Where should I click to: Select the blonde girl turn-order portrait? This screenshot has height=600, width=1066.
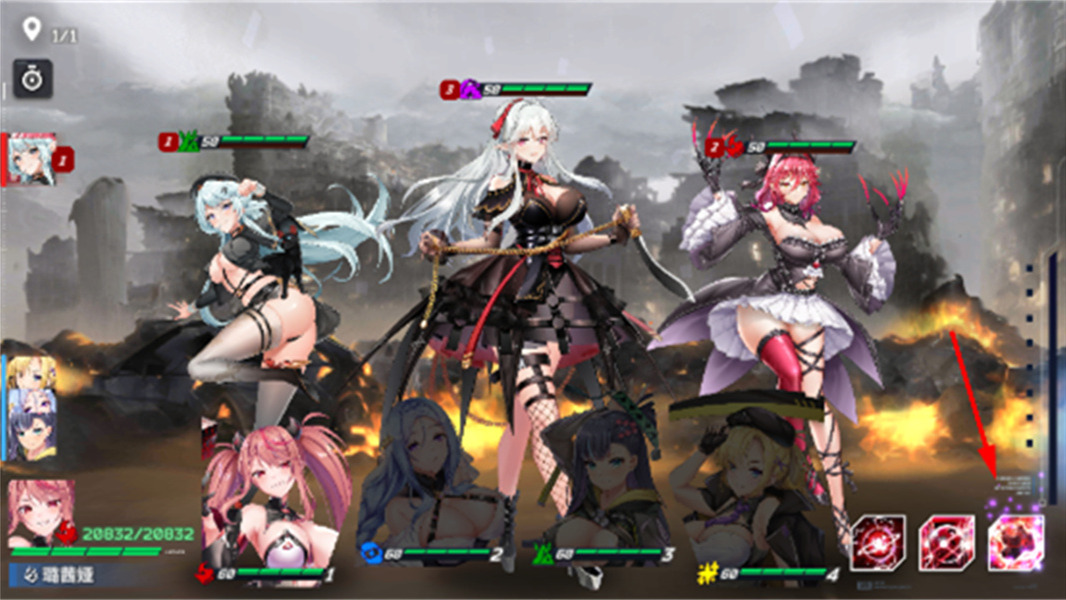pos(32,381)
